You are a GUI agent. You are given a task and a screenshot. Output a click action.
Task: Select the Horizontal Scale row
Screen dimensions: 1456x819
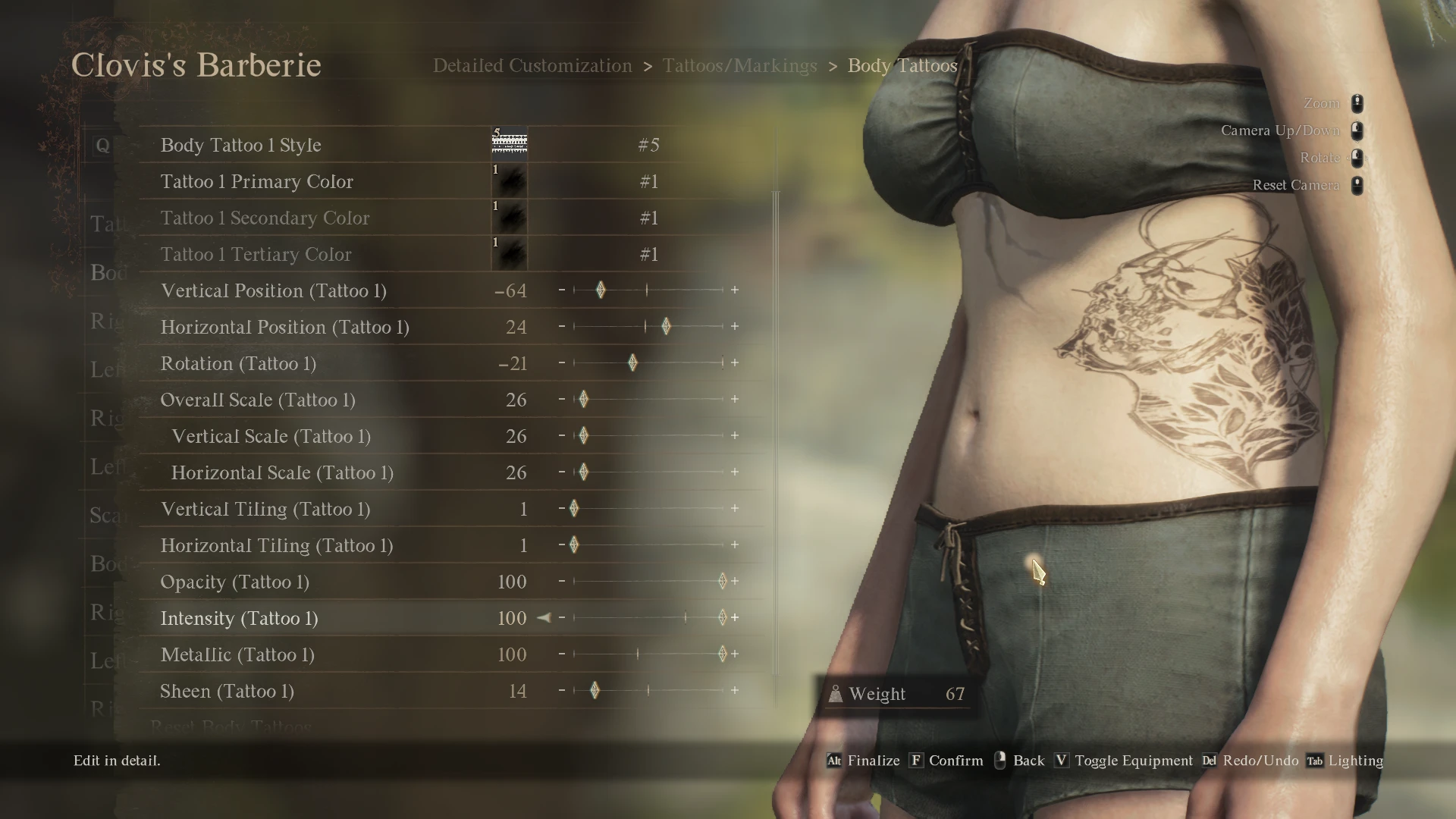tap(282, 472)
